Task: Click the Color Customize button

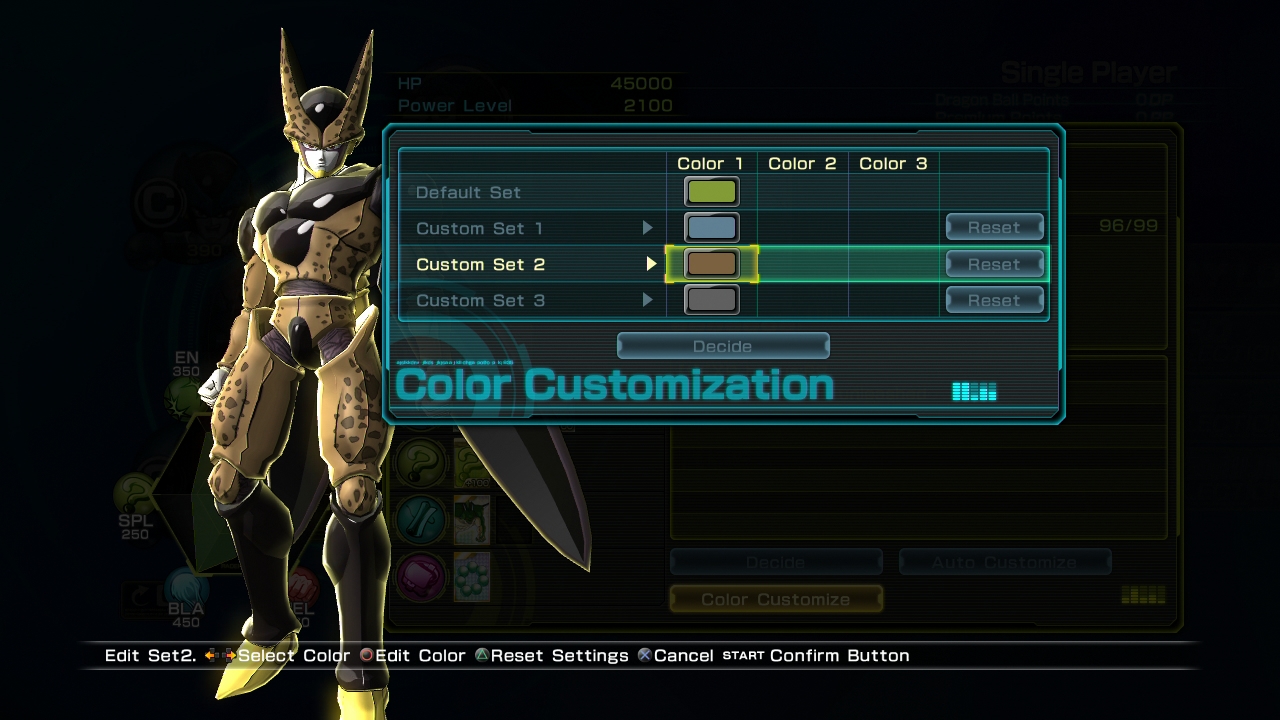Action: [x=776, y=599]
